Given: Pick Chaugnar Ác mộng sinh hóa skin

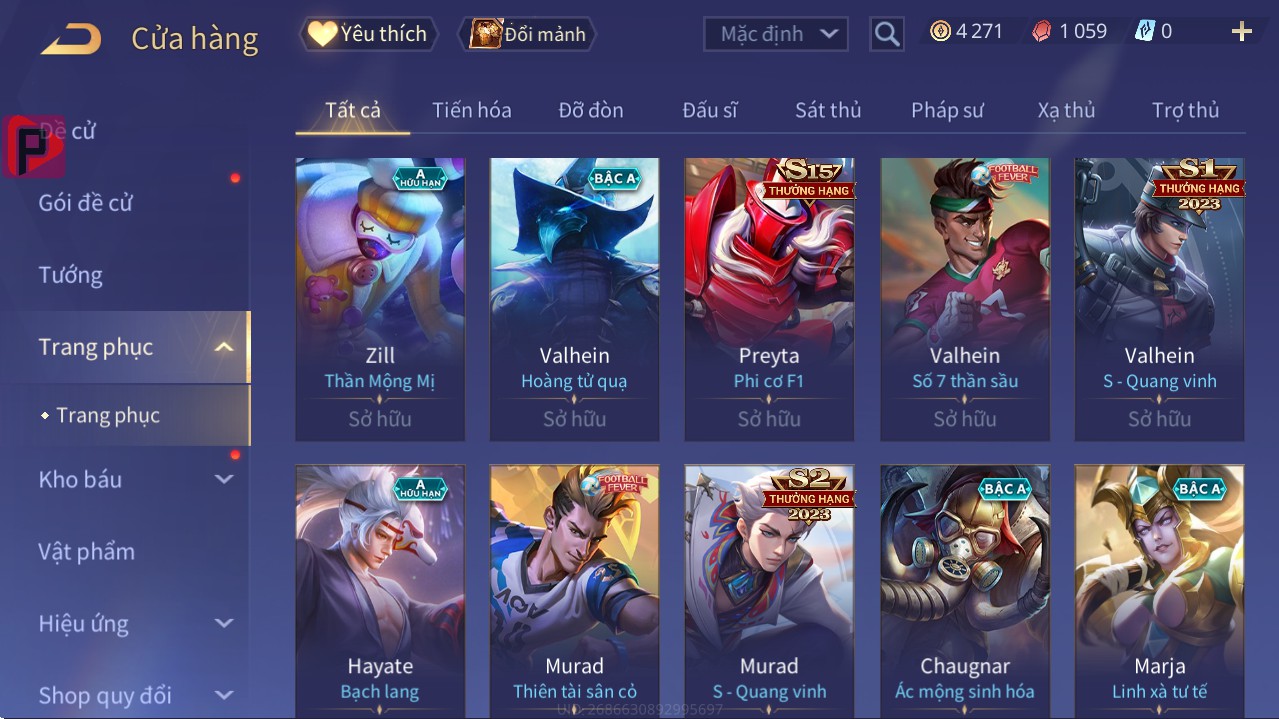Looking at the screenshot, I should [965, 590].
